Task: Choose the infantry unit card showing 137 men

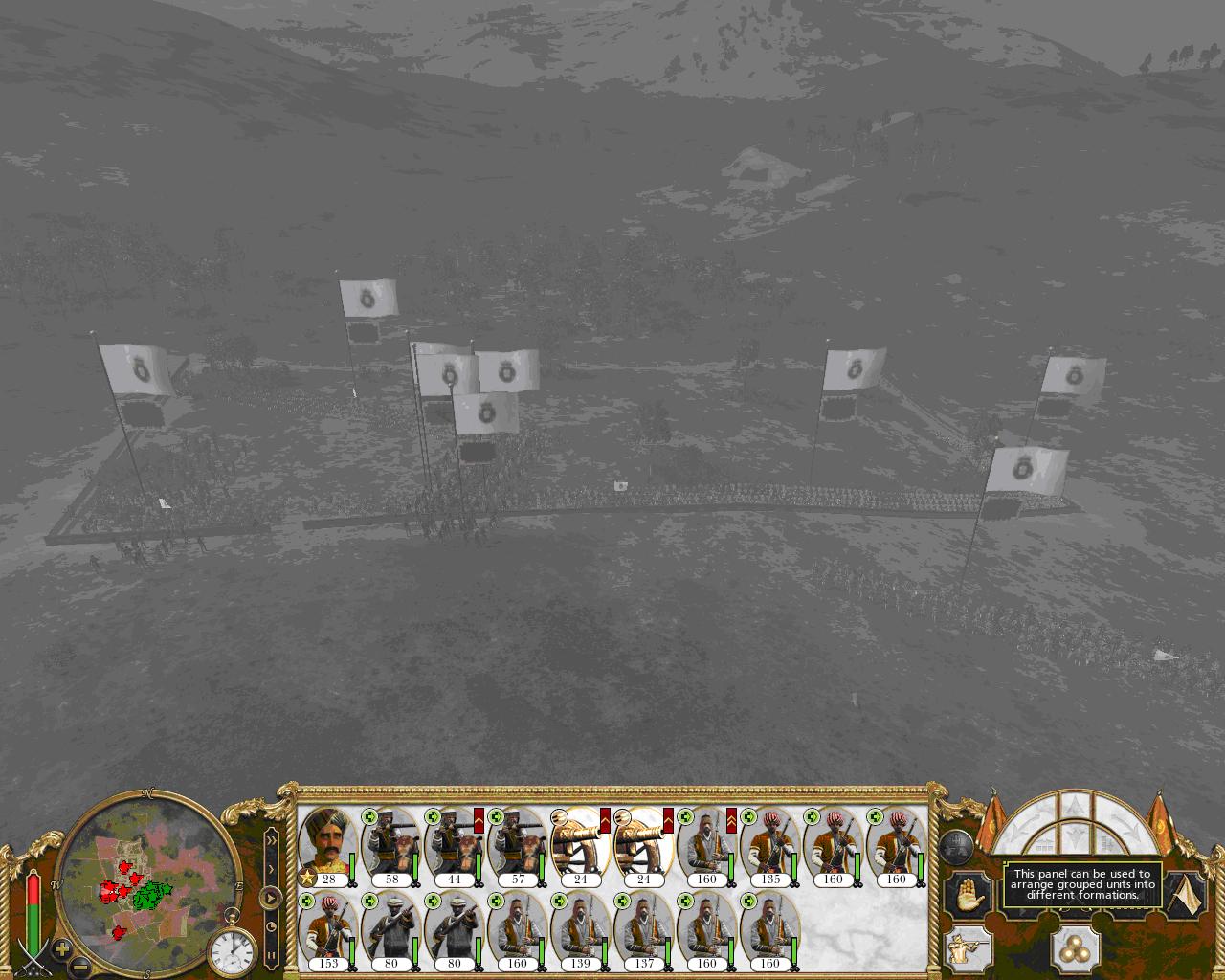Action: click(644, 929)
